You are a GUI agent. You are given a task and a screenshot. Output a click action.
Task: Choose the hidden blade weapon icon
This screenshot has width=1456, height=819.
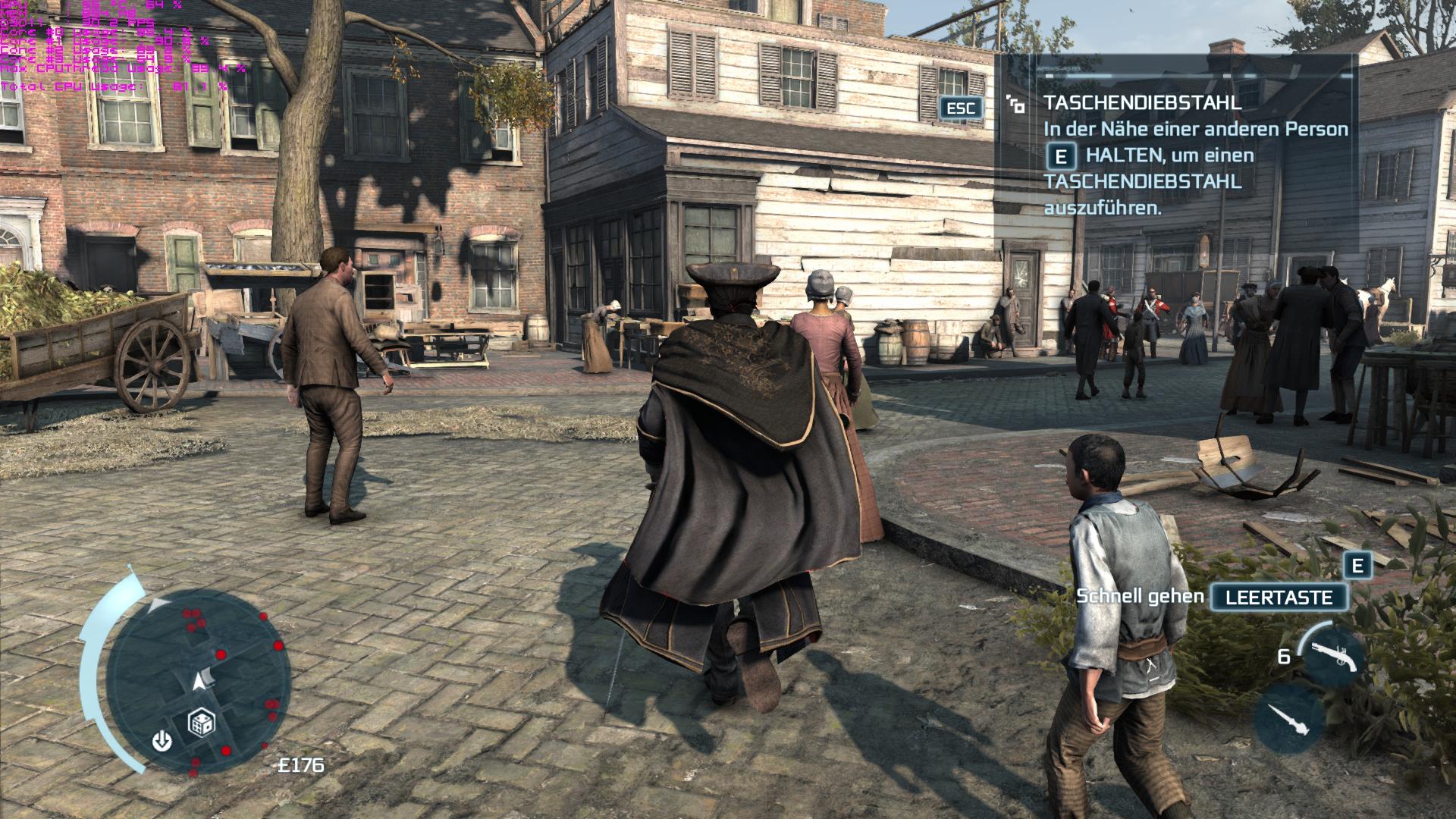click(1288, 717)
